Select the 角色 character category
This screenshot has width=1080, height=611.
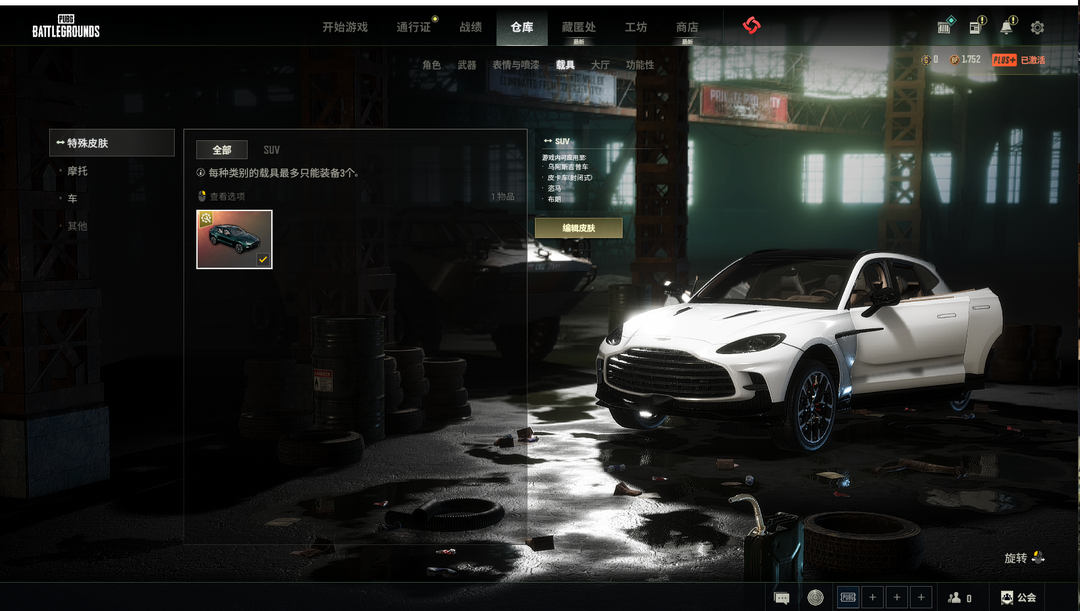(x=431, y=65)
